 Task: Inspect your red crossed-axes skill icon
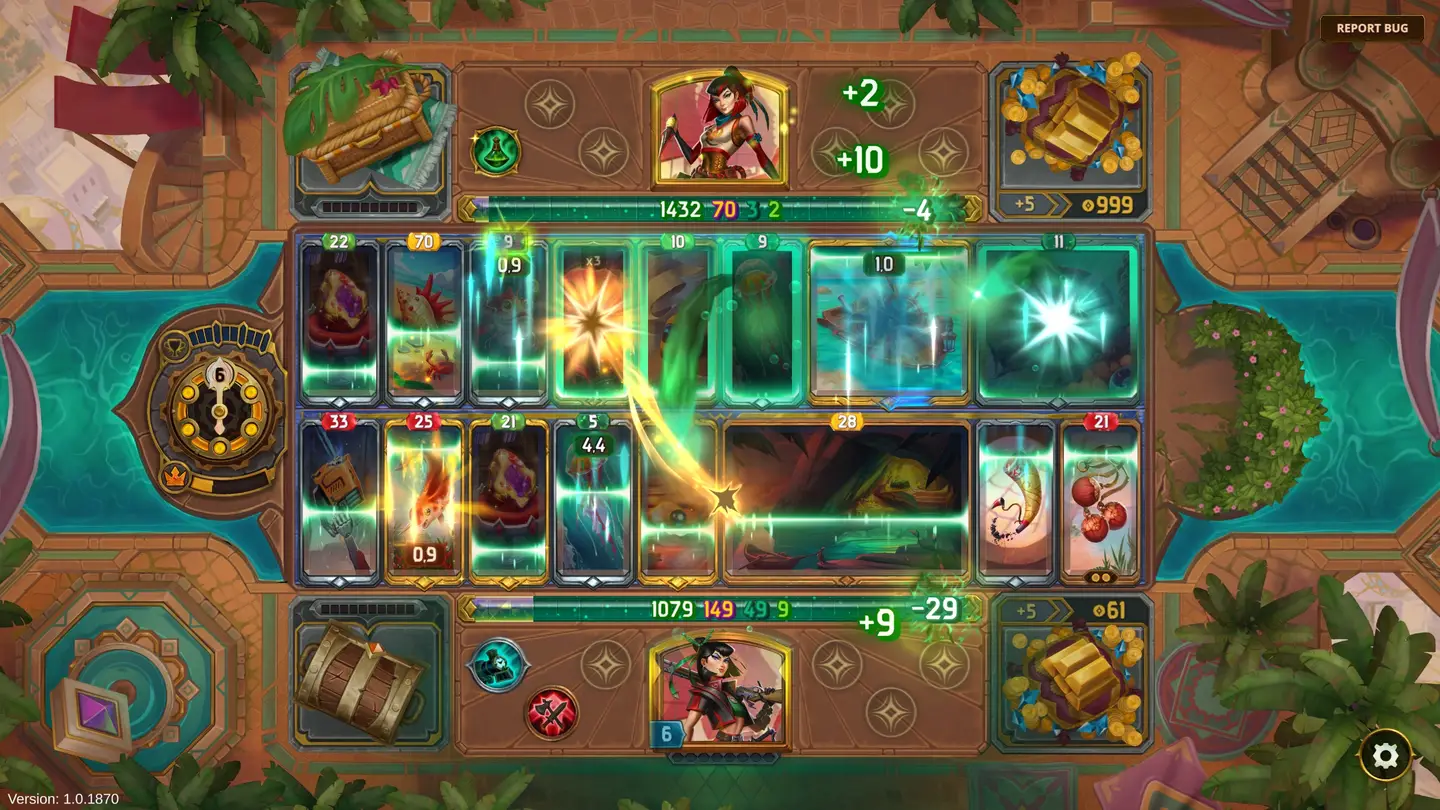(x=552, y=713)
